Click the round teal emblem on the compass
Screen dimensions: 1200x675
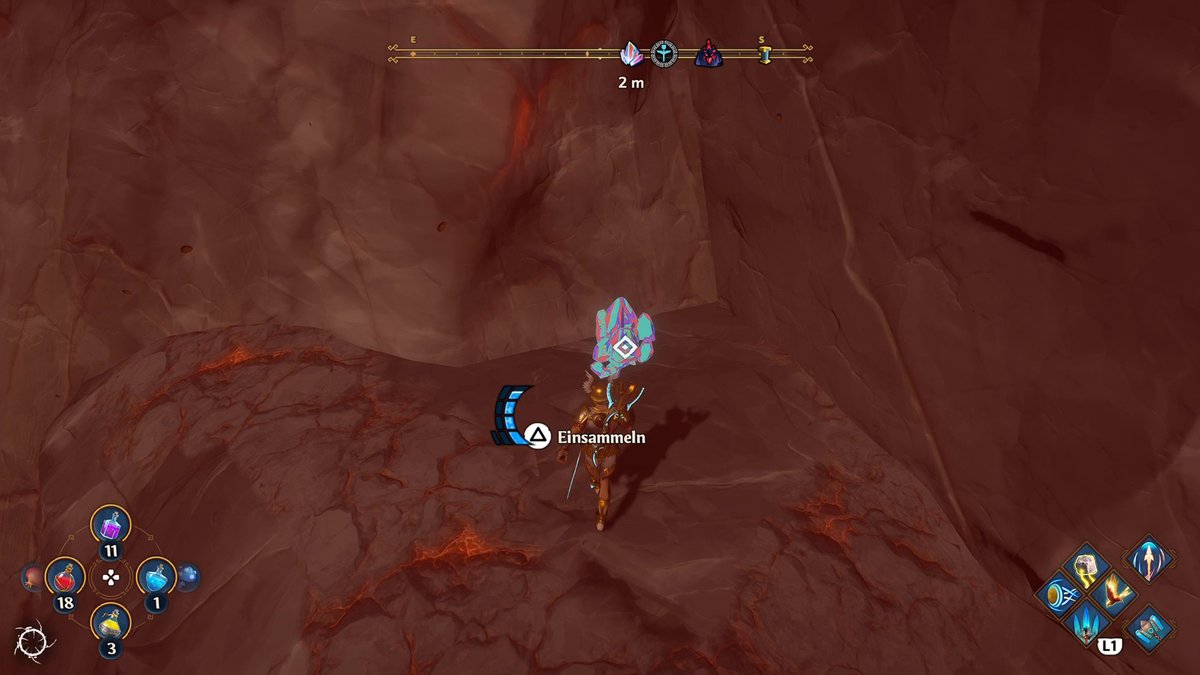click(664, 54)
